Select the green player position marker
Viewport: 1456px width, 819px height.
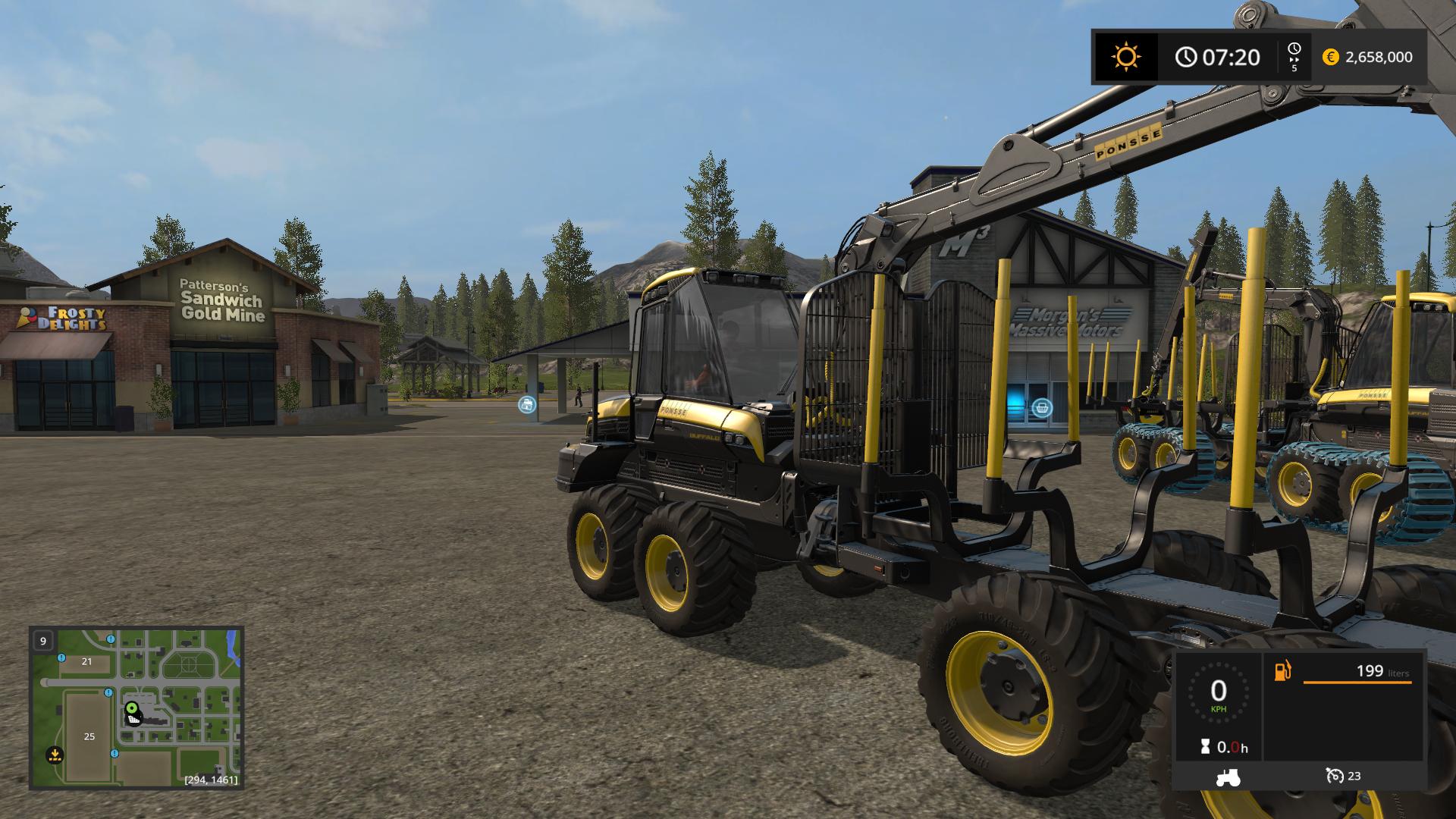pyautogui.click(x=132, y=708)
